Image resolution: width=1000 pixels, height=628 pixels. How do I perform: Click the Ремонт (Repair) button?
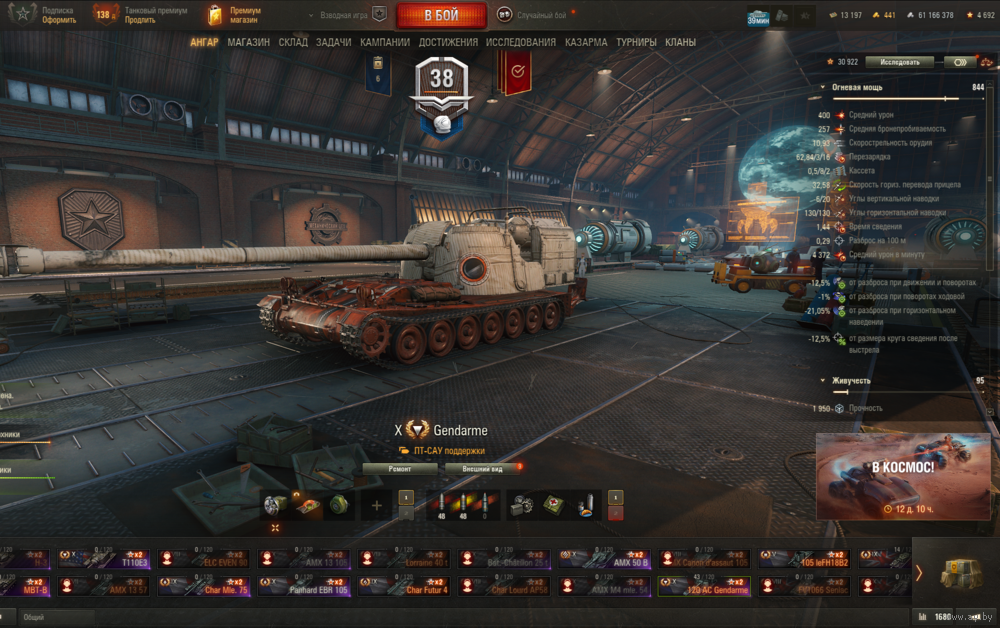pyautogui.click(x=399, y=468)
